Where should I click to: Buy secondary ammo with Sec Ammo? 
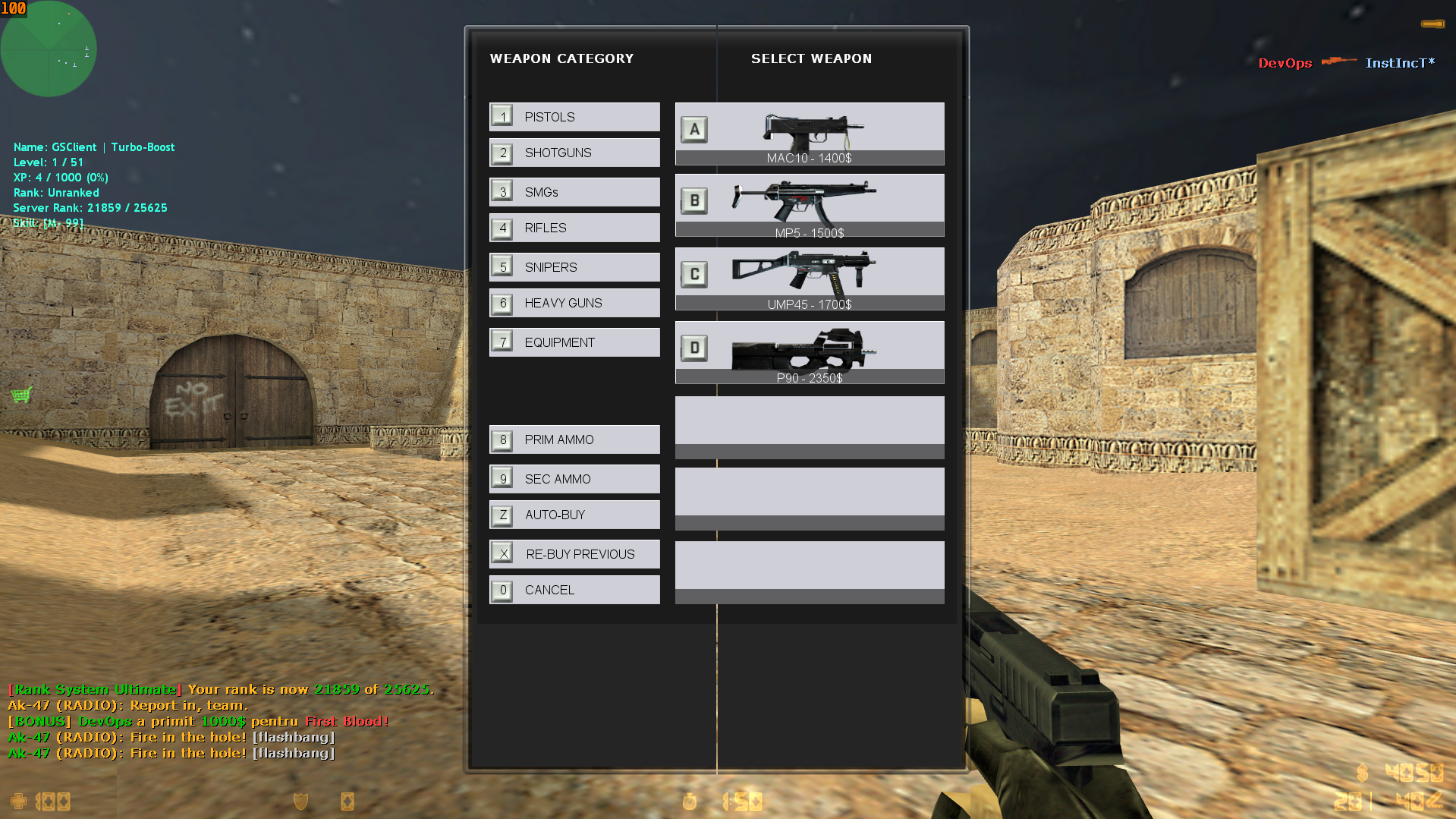(x=574, y=479)
